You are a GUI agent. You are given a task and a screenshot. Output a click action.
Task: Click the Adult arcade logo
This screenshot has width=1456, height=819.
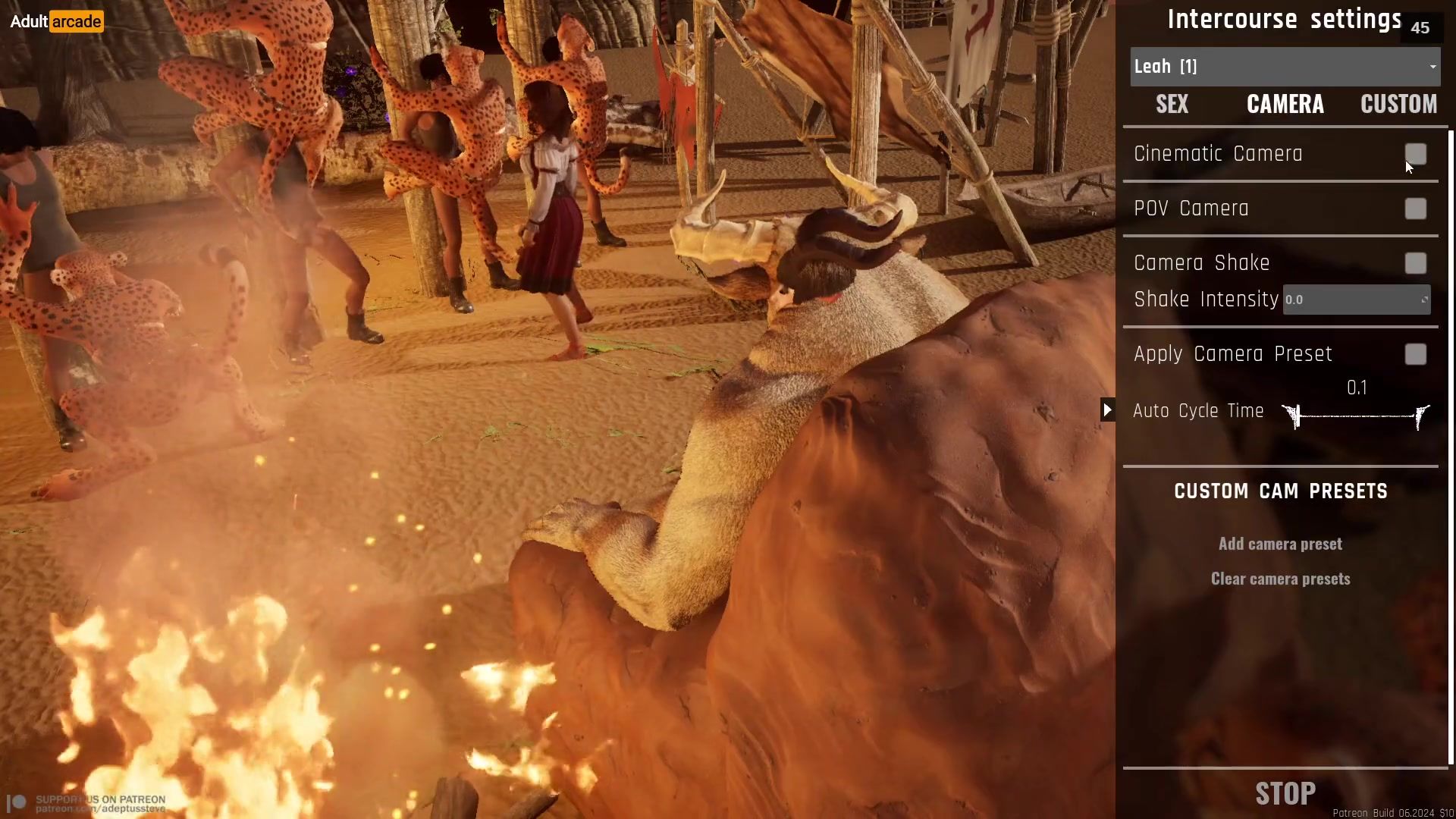[x=56, y=21]
